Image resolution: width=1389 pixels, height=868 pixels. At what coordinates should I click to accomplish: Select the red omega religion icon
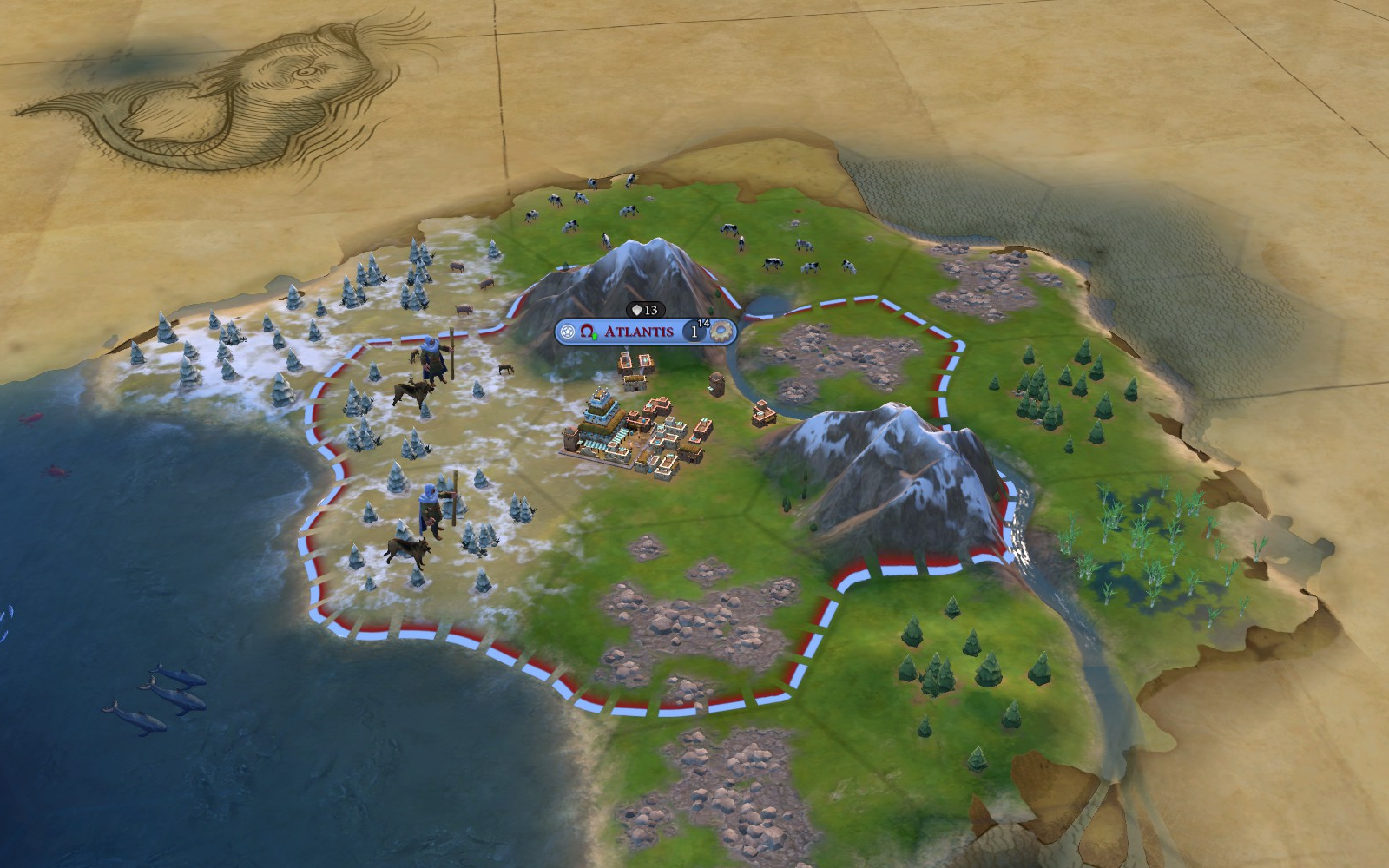[588, 332]
